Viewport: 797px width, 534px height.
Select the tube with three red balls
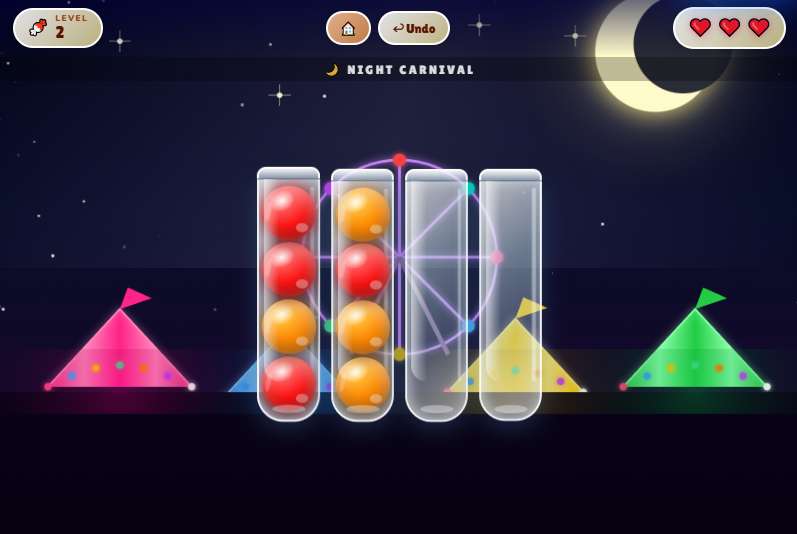288,295
